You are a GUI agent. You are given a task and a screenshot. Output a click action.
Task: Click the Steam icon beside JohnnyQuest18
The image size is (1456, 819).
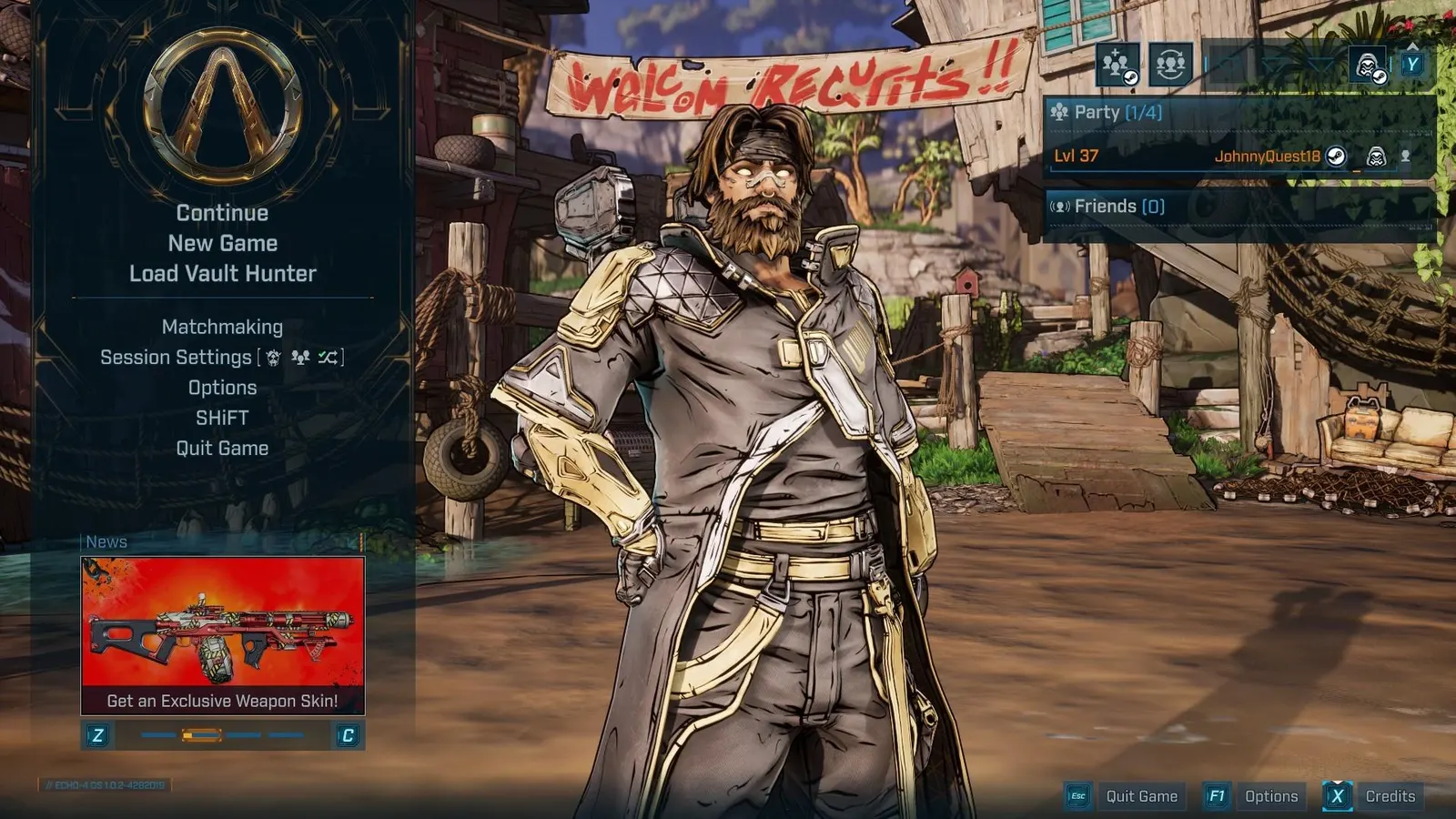(1335, 157)
